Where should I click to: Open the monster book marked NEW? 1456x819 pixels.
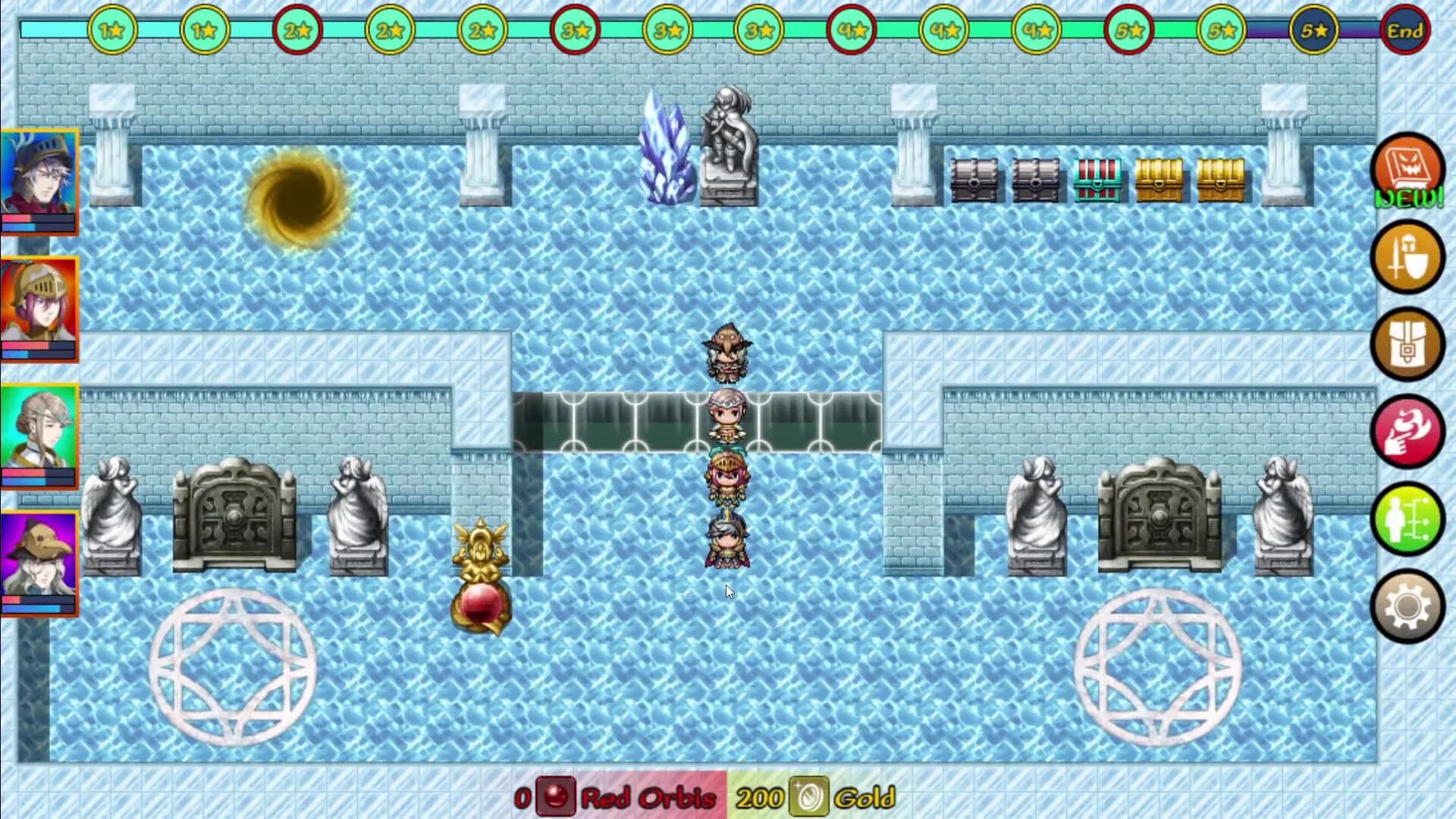click(x=1407, y=170)
